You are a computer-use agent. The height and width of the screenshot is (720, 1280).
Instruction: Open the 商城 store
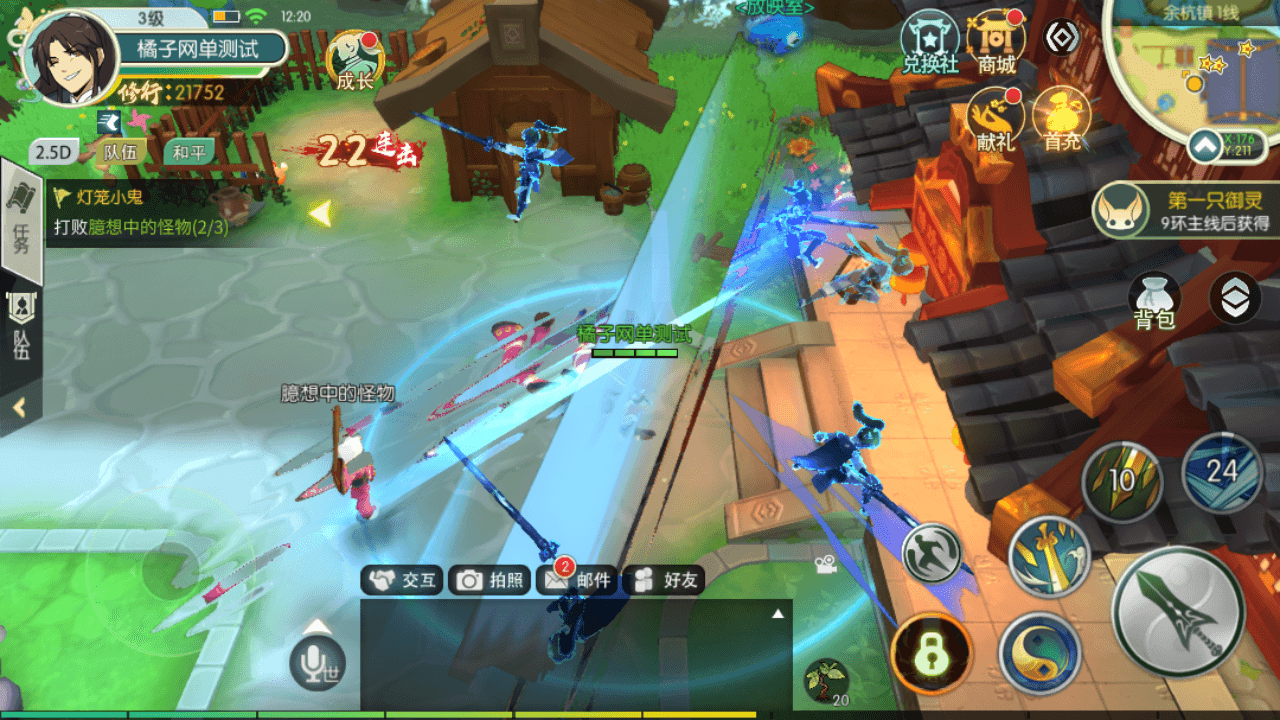click(996, 45)
